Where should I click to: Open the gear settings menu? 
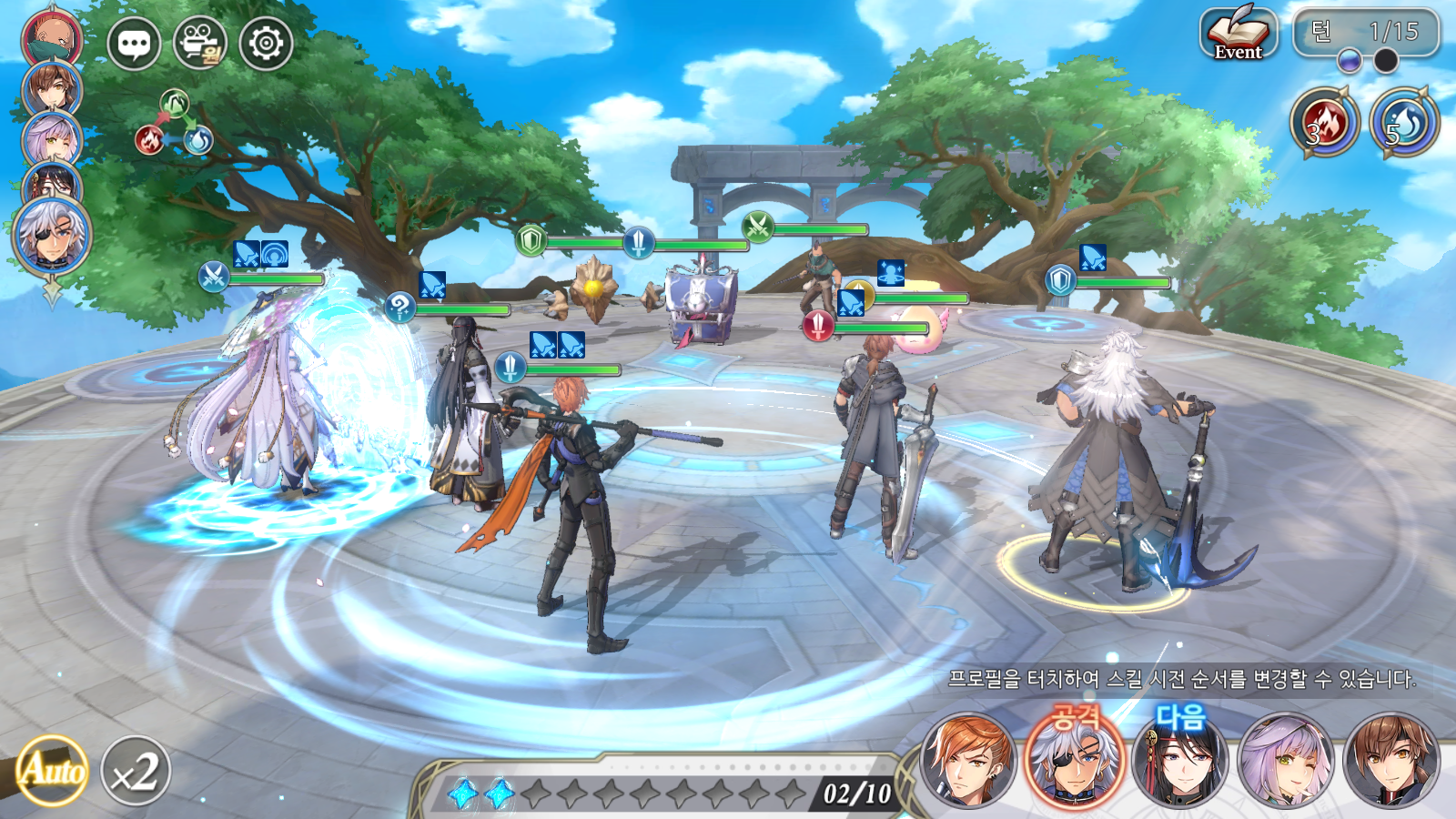266,43
